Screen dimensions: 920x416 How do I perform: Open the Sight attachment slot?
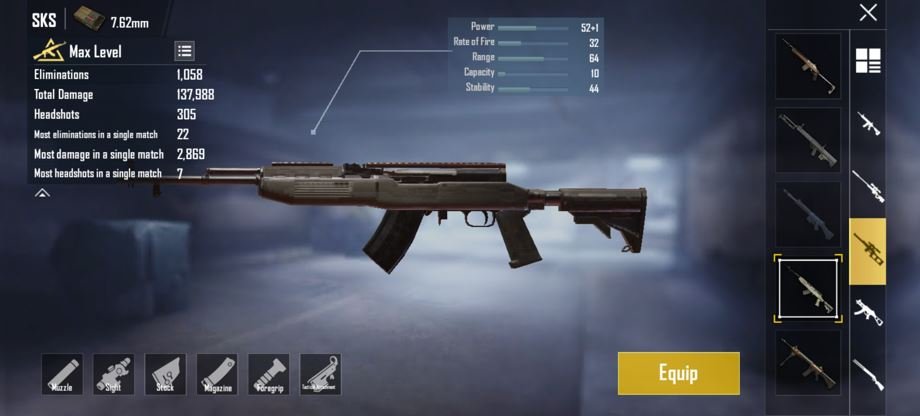point(113,374)
